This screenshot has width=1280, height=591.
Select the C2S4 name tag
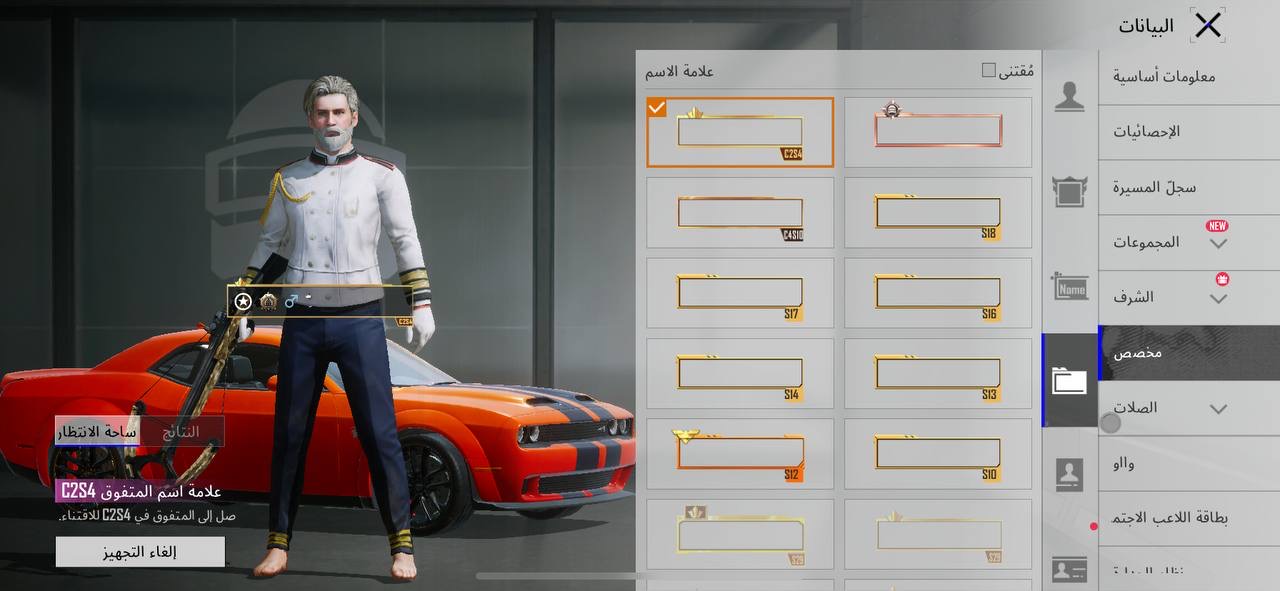point(740,132)
